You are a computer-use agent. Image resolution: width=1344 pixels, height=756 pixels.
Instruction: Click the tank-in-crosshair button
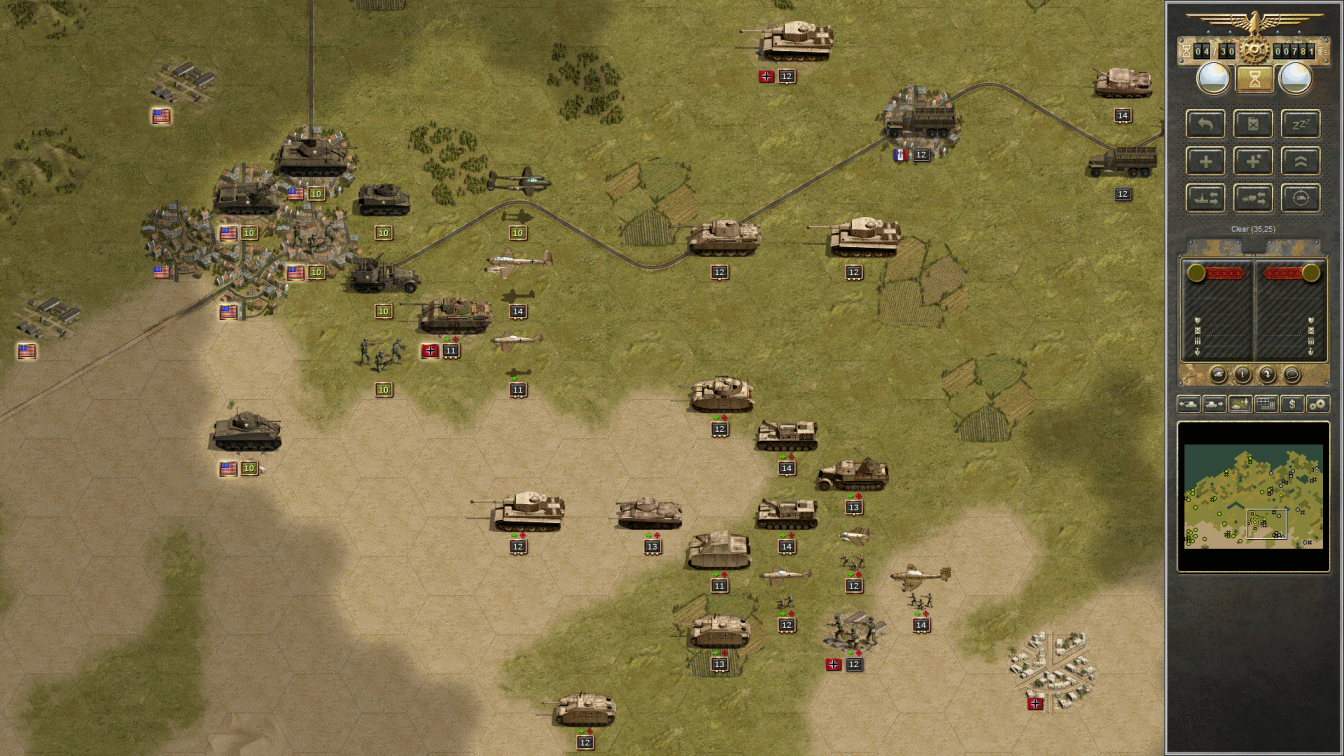1300,198
